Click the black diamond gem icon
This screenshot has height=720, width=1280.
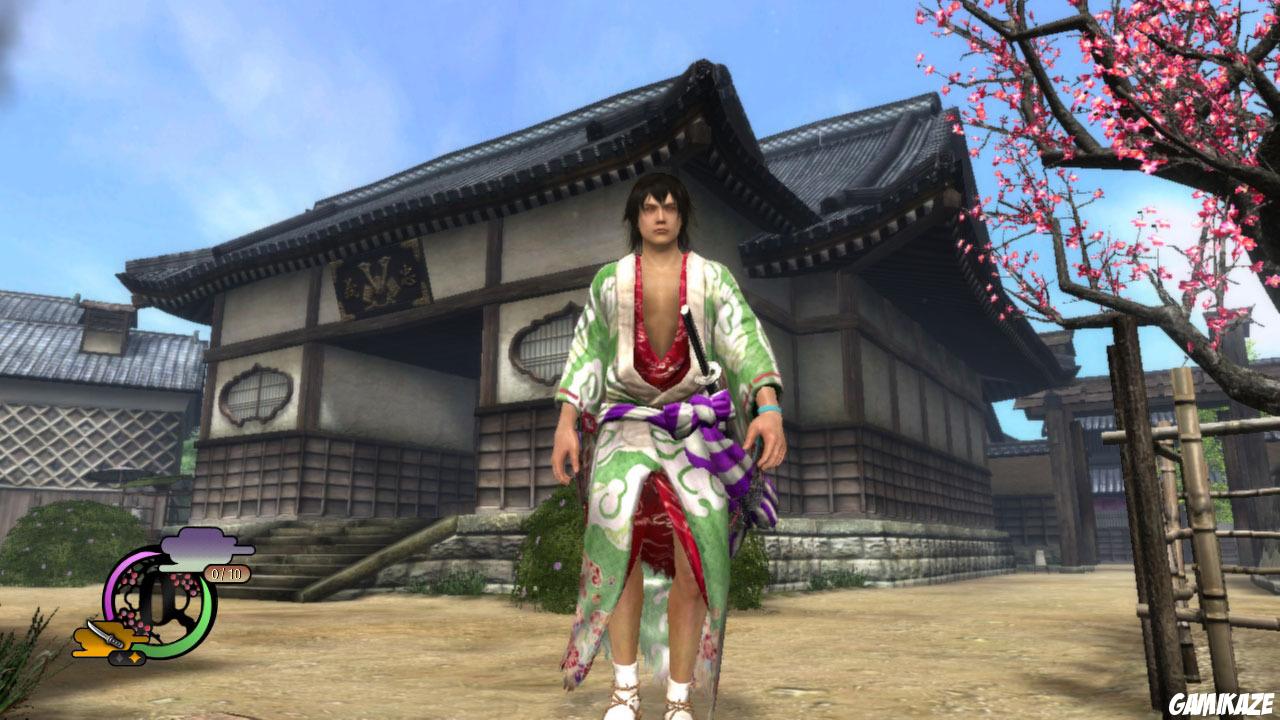coord(119,657)
